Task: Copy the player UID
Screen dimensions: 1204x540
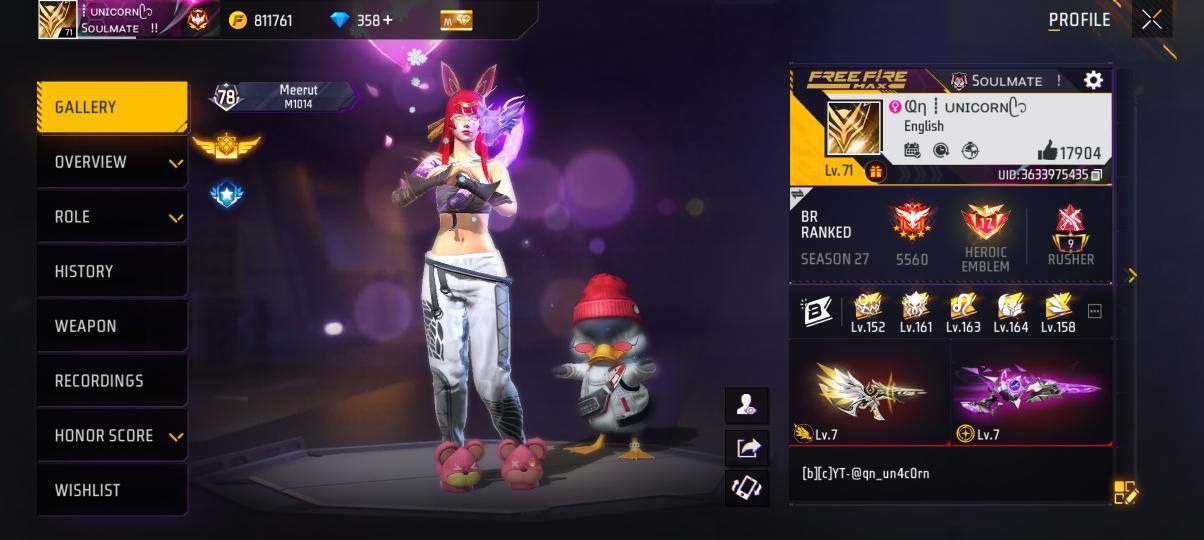Action: click(x=1097, y=175)
